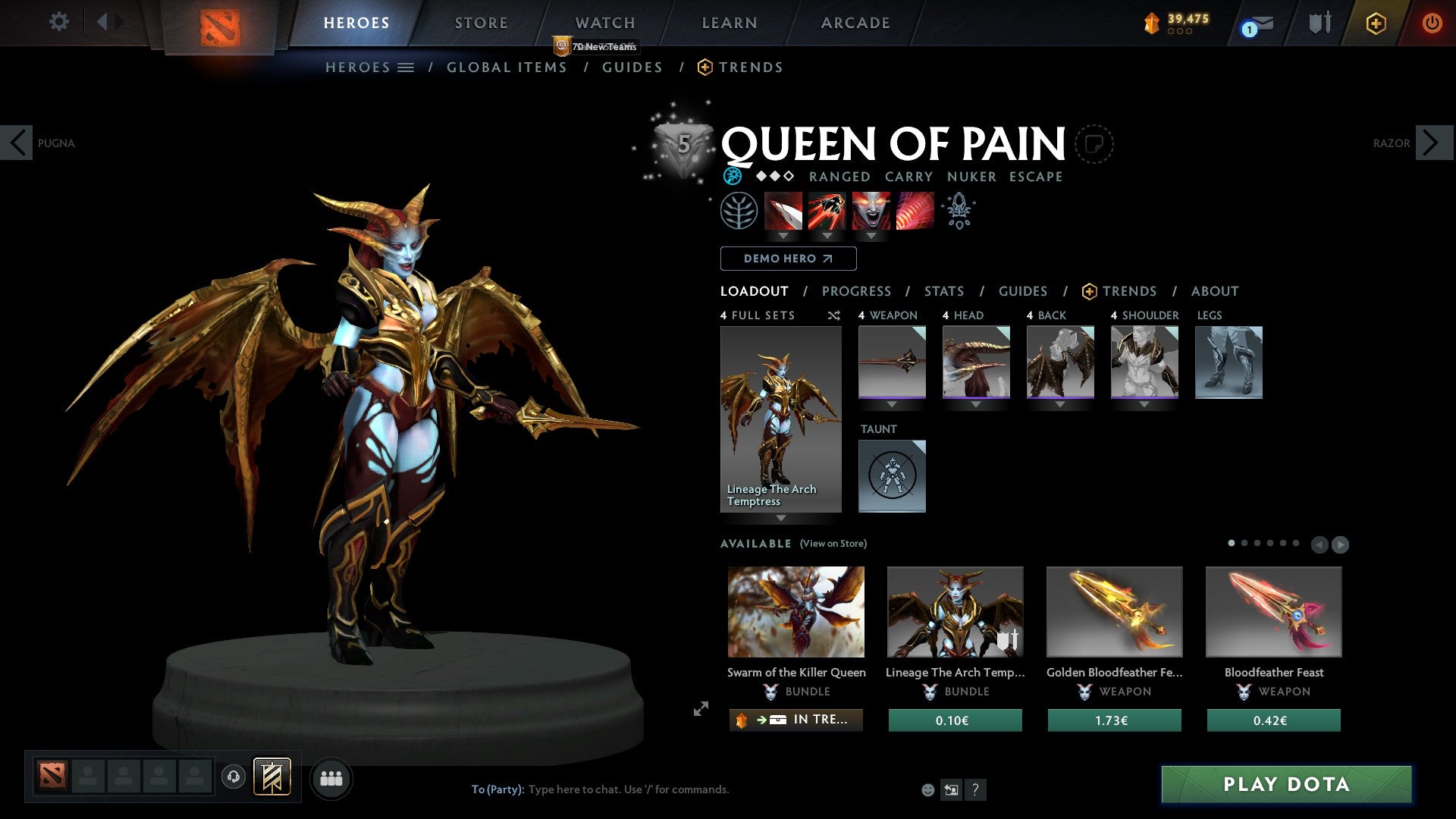Open the talent tree icon
This screenshot has width=1456, height=819.
coord(738,210)
